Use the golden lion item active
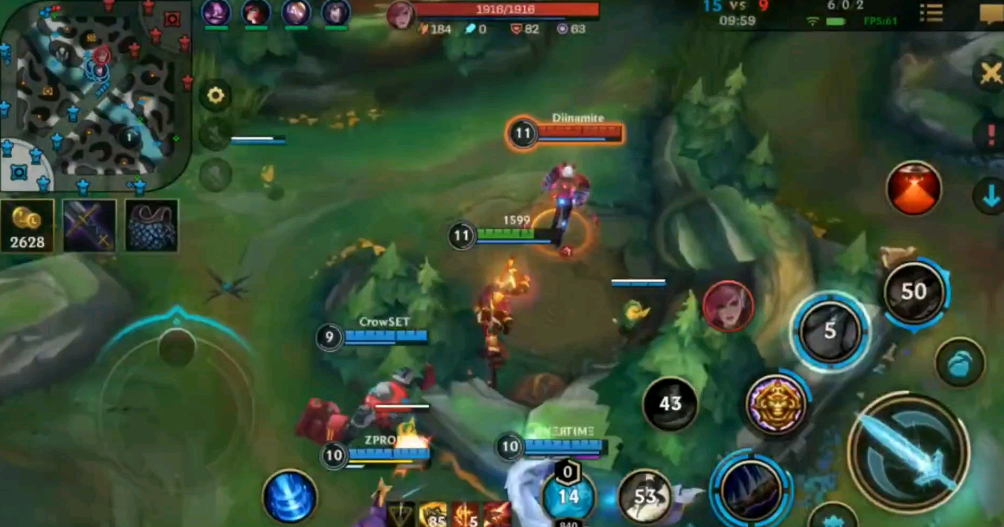 (776, 405)
